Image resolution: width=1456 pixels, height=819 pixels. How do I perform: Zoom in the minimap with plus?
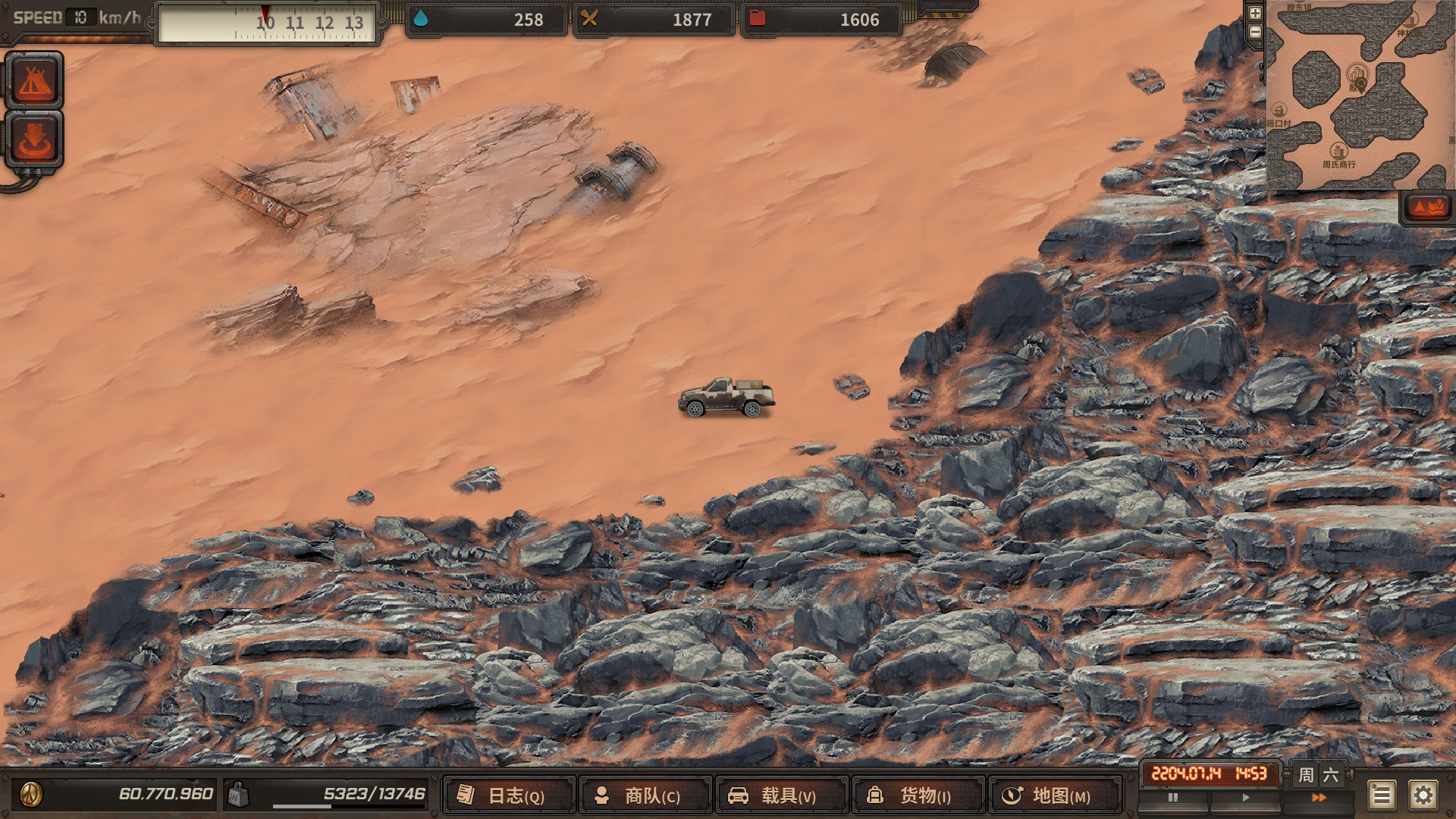tap(1255, 13)
